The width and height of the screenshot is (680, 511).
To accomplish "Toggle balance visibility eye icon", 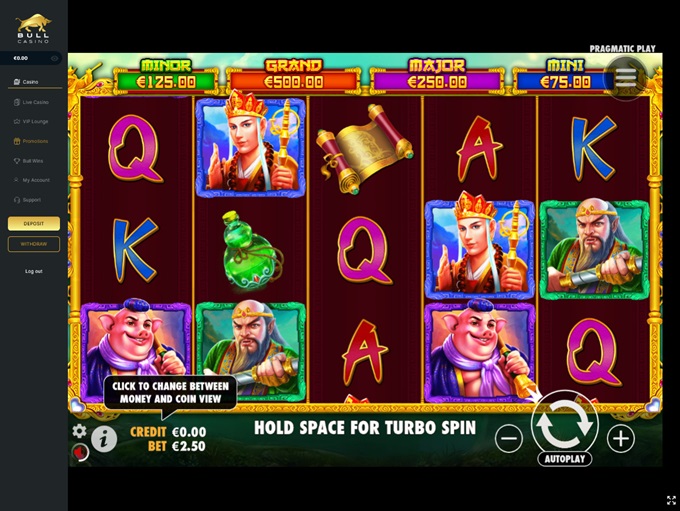I will coord(55,59).
